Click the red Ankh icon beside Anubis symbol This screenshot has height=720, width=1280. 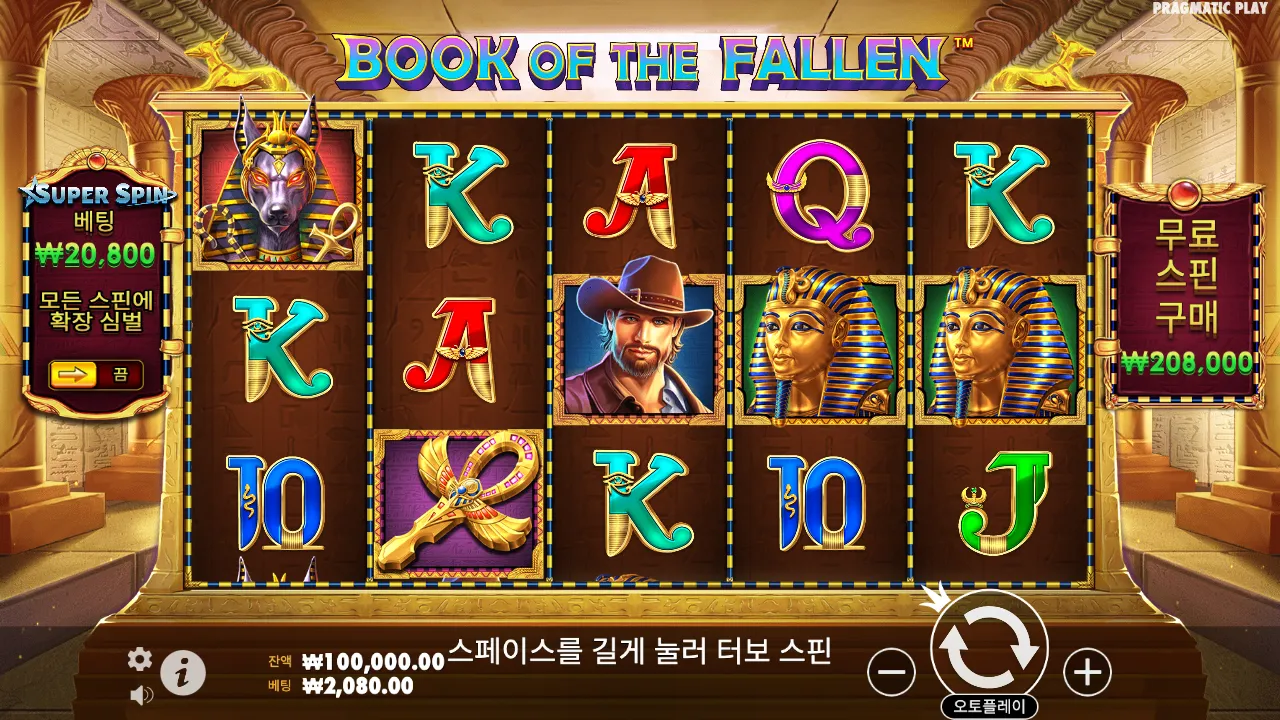coord(333,233)
